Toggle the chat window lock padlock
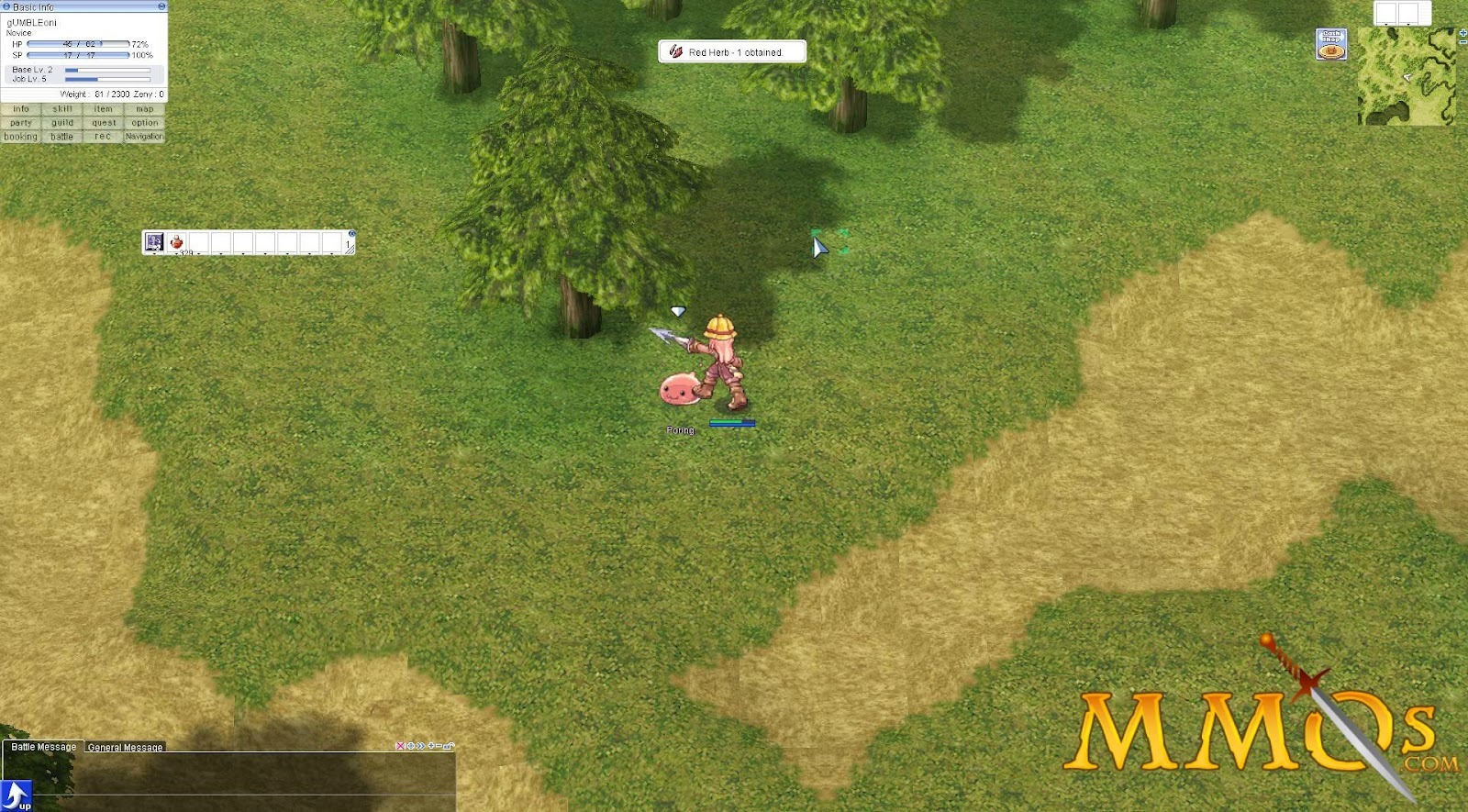Image resolution: width=1468 pixels, height=812 pixels. tap(448, 747)
